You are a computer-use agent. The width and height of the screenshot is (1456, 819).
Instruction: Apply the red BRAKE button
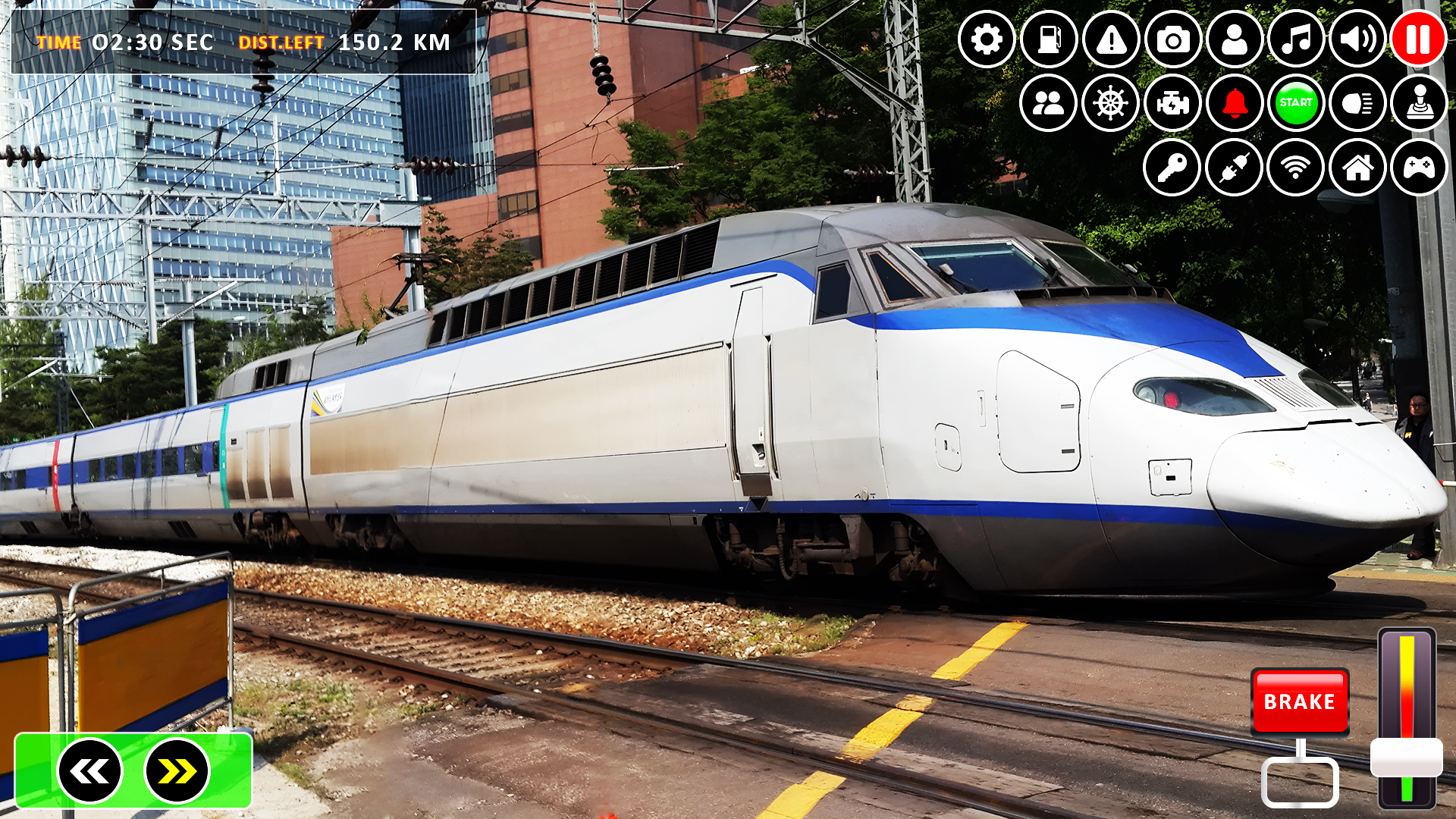1300,702
